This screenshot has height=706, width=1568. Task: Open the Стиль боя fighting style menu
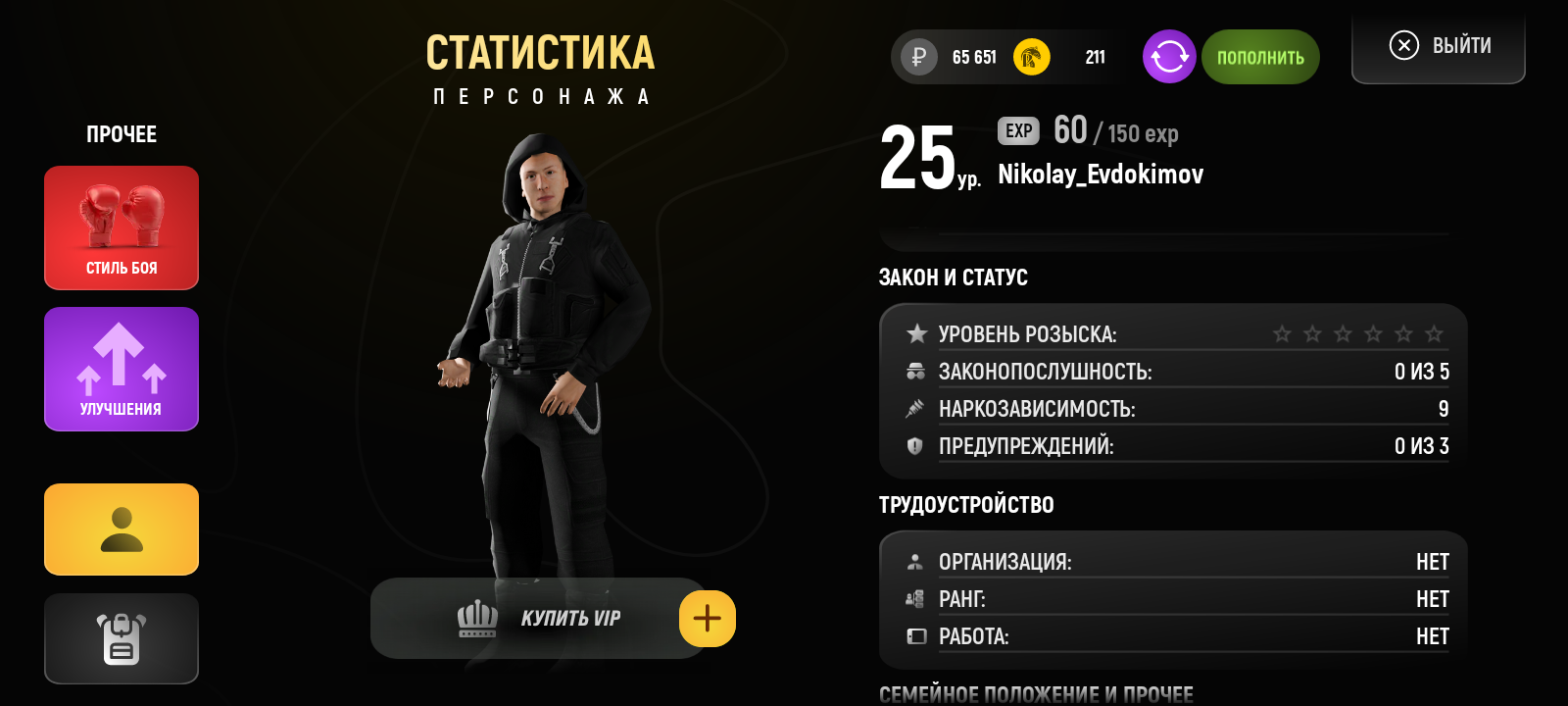click(x=122, y=227)
